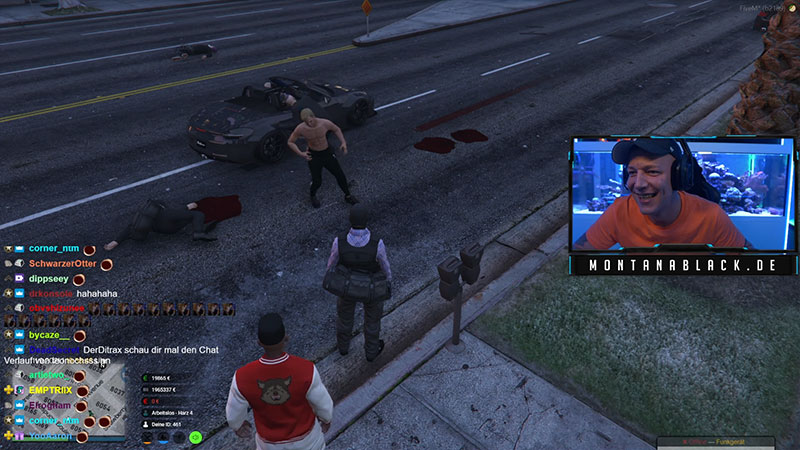
Task: Open the MONTANABLACK.DE banner link
Action: click(682, 265)
